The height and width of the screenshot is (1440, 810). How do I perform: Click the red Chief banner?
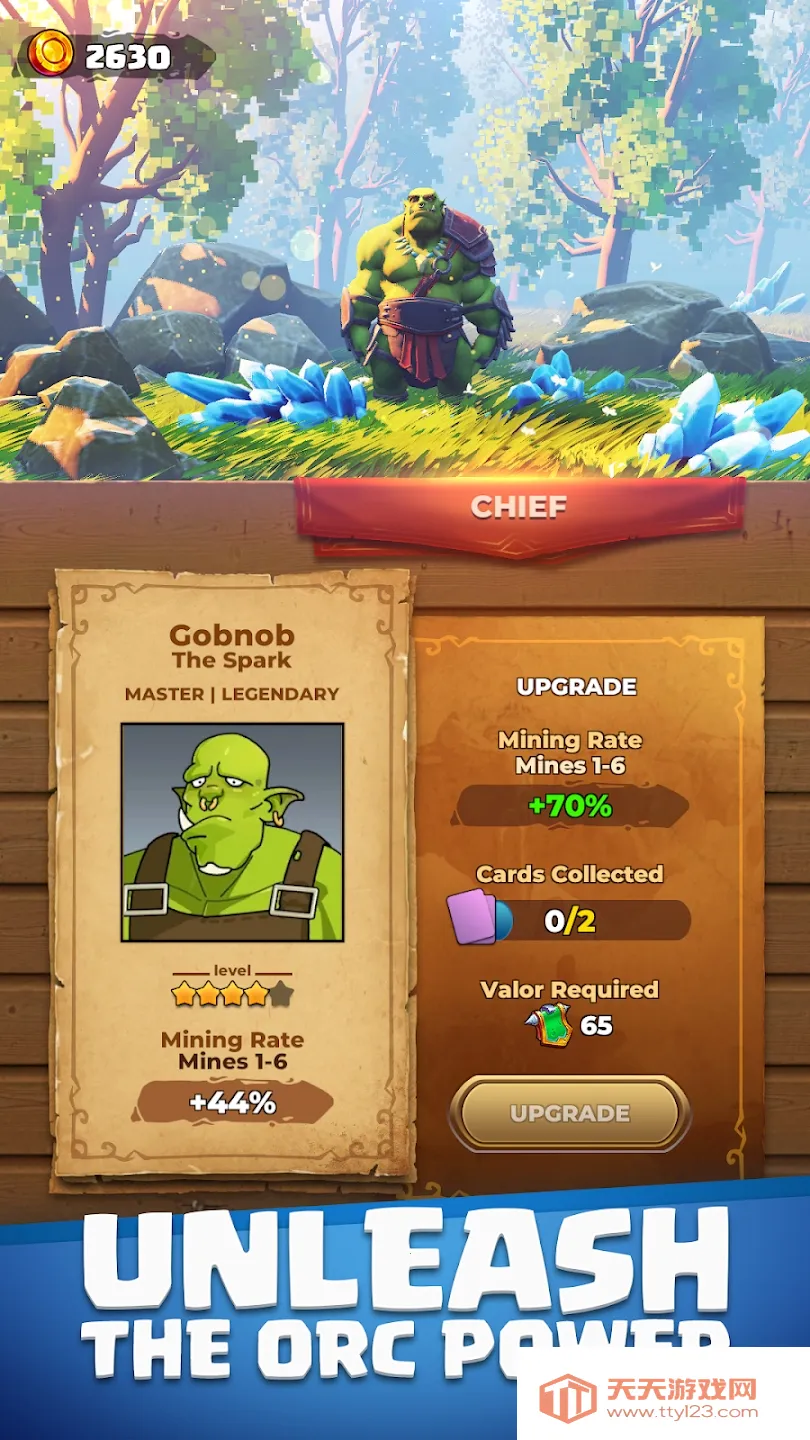[x=519, y=508]
